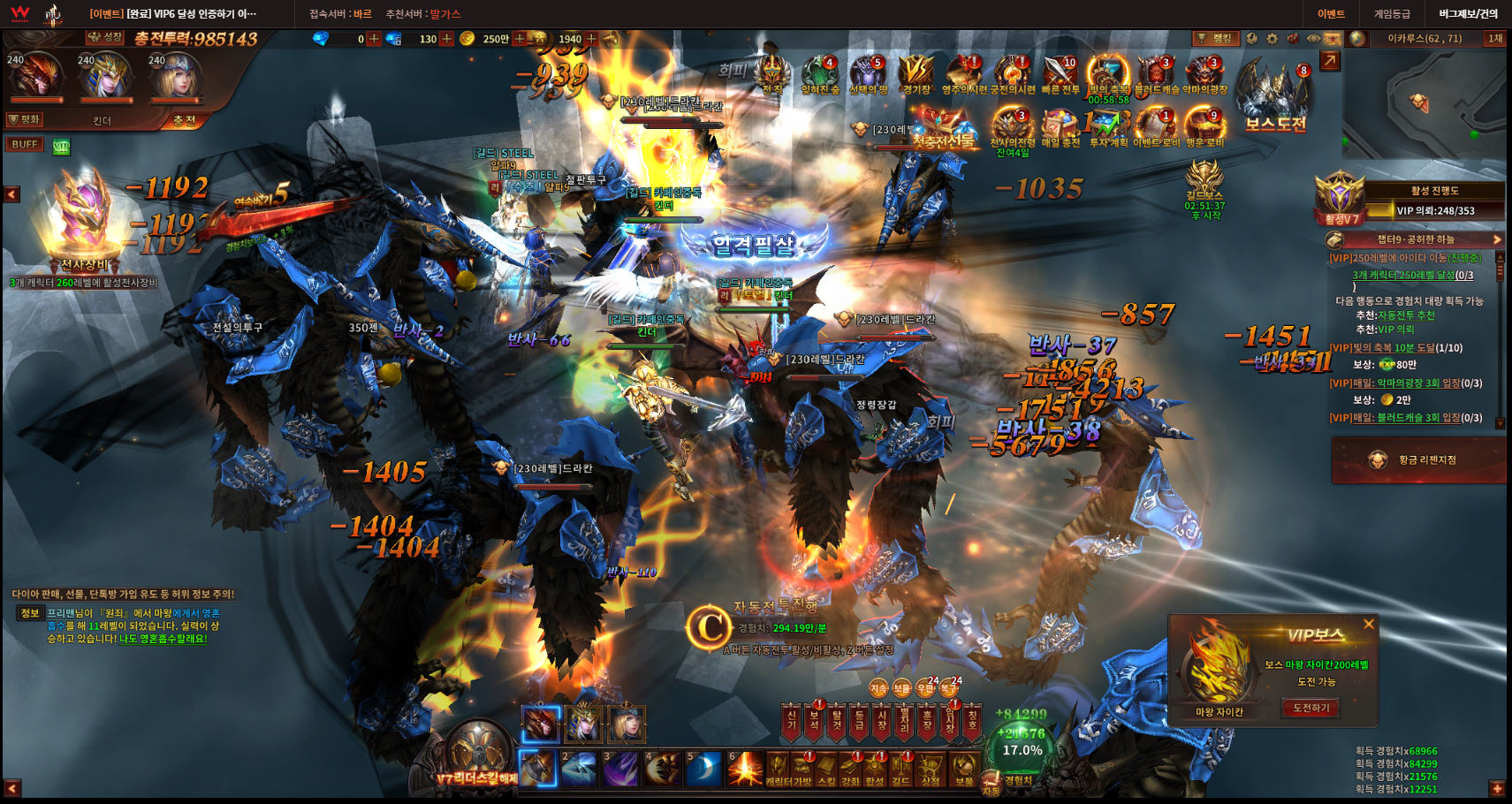Open the 버그제보/건의 bug report link
The height and width of the screenshot is (804, 1512).
click(x=1468, y=13)
